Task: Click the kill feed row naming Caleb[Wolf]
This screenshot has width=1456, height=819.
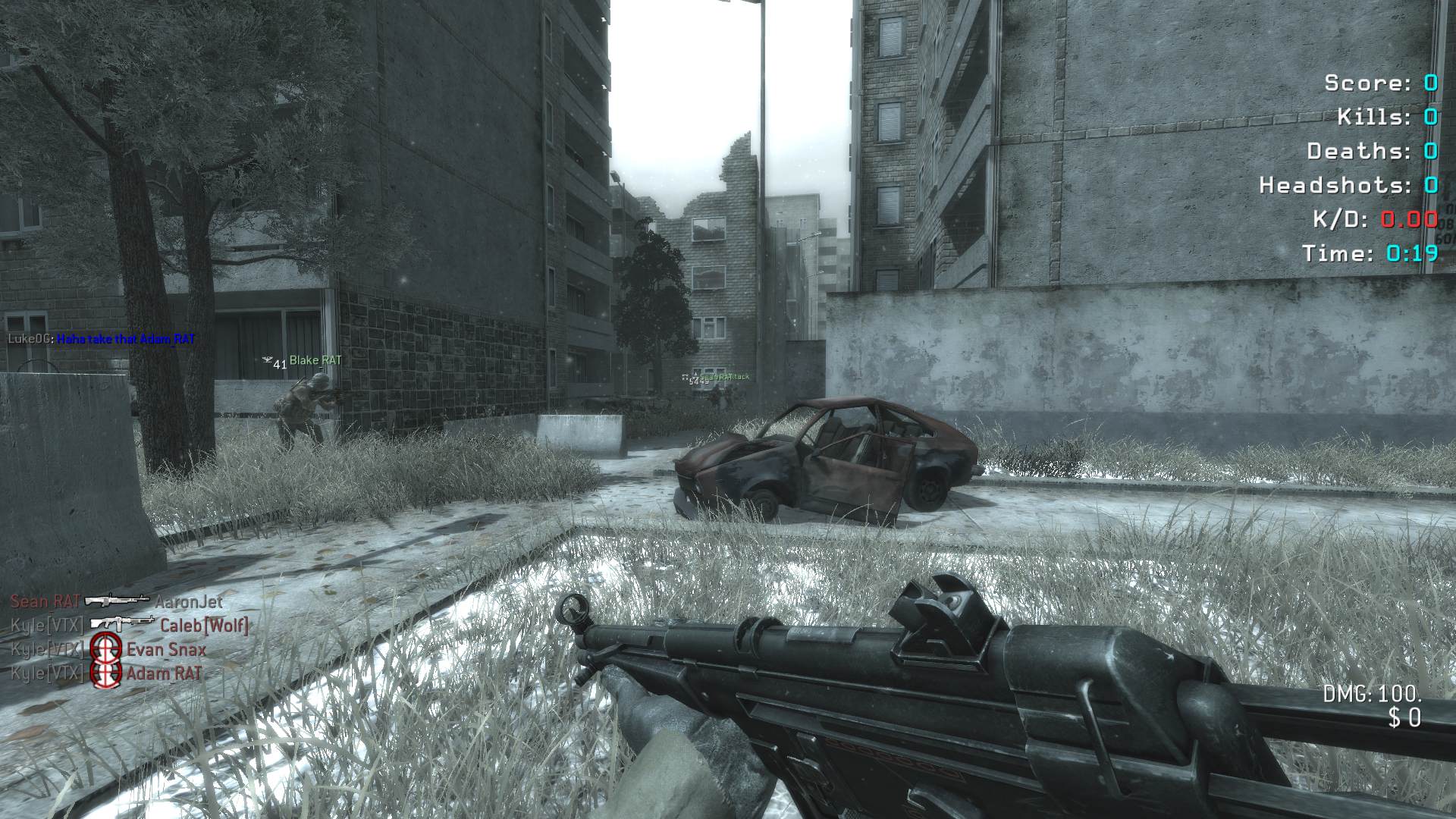Action: coord(129,625)
